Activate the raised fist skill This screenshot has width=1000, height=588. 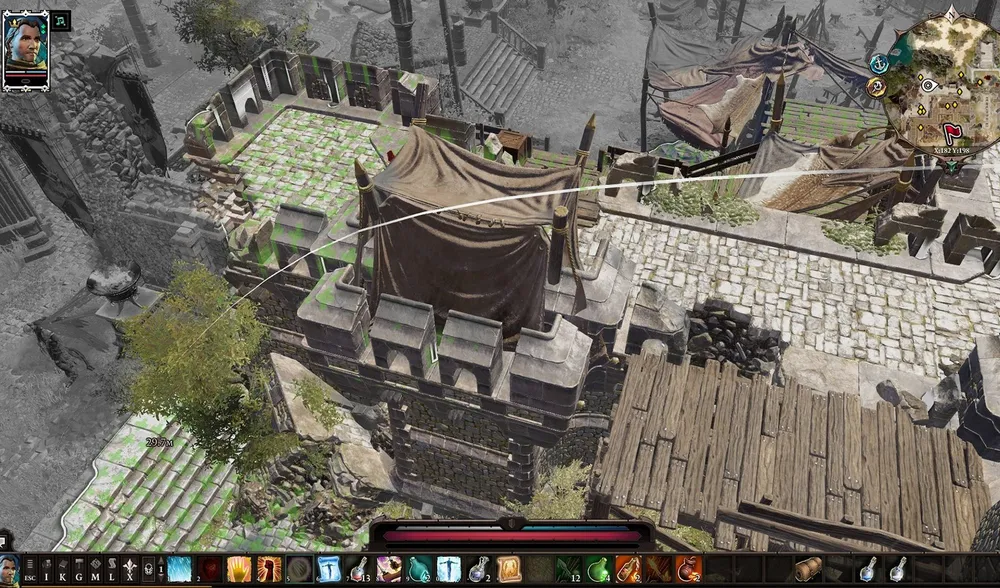(269, 570)
